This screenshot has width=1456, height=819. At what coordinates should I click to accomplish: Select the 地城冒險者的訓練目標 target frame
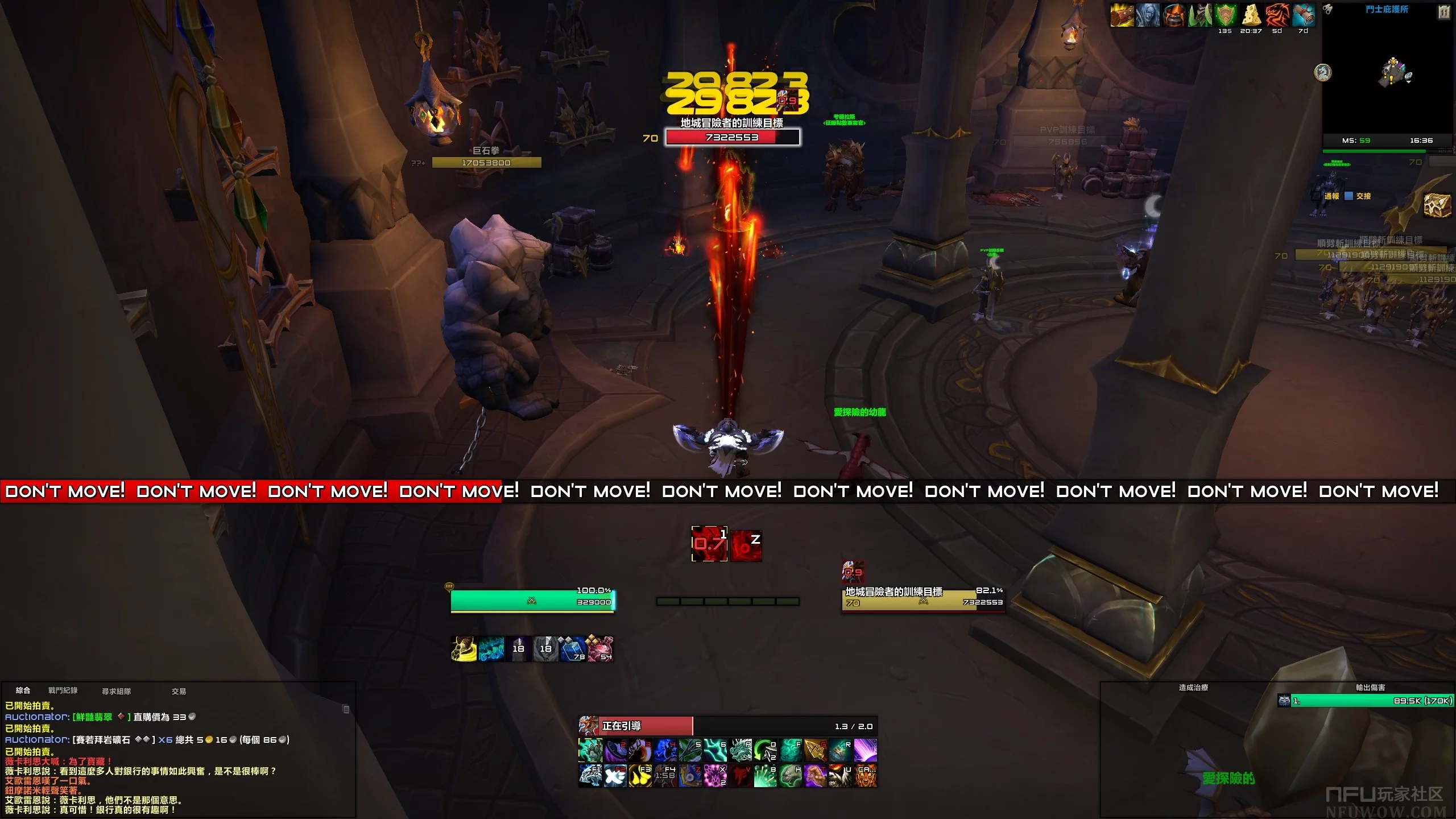(x=923, y=601)
